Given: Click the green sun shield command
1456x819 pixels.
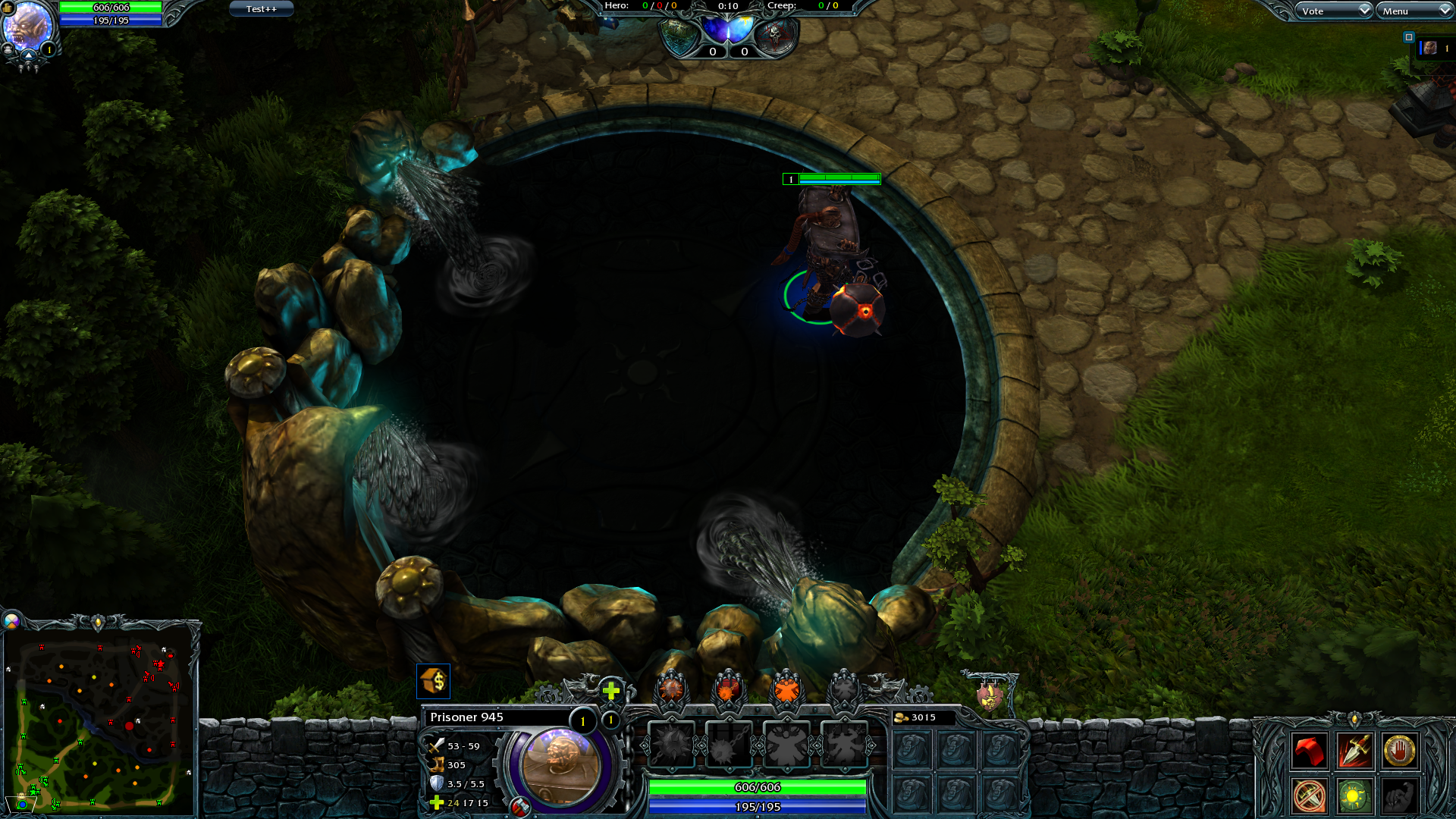Looking at the screenshot, I should [x=1354, y=796].
